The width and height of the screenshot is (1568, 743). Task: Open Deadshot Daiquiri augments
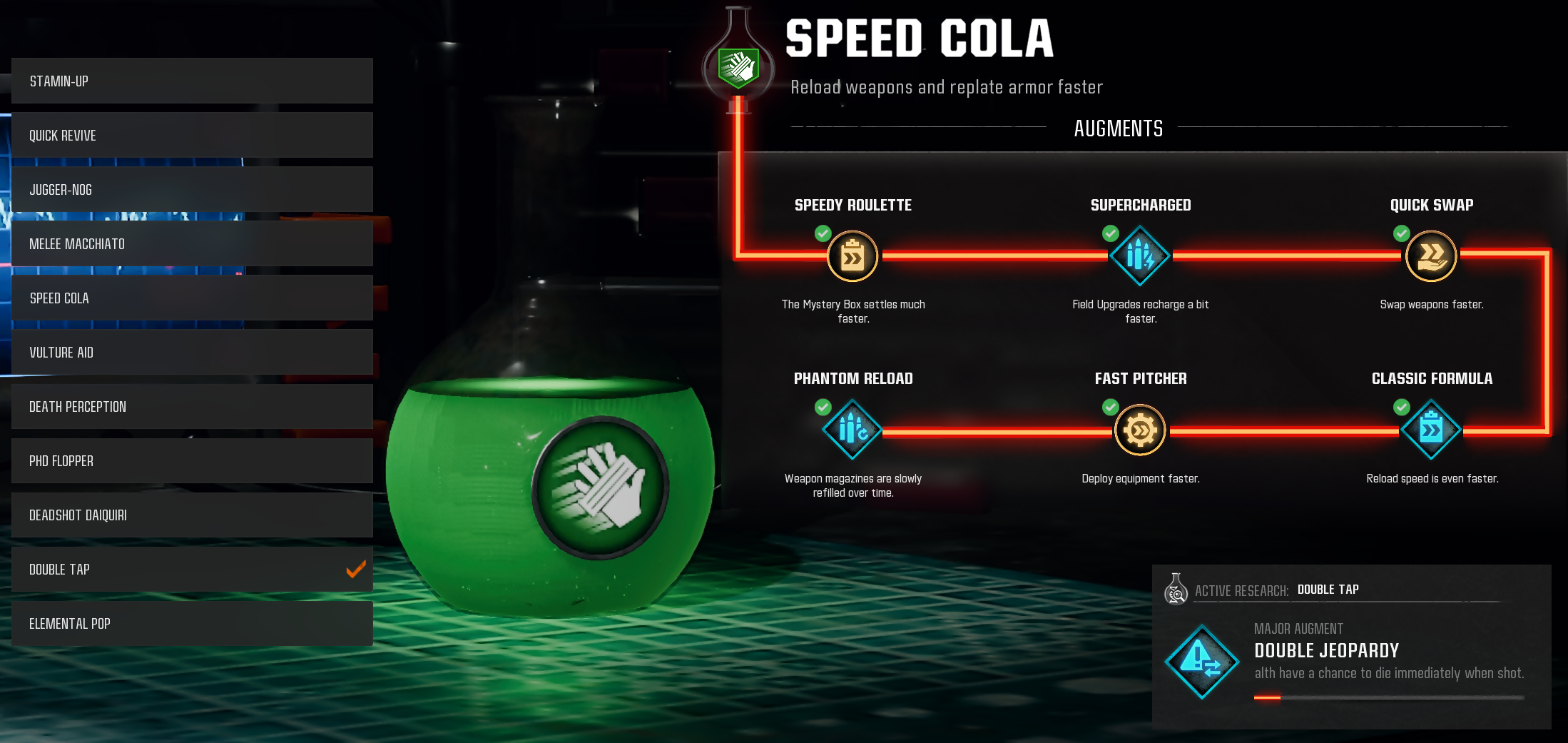(192, 515)
